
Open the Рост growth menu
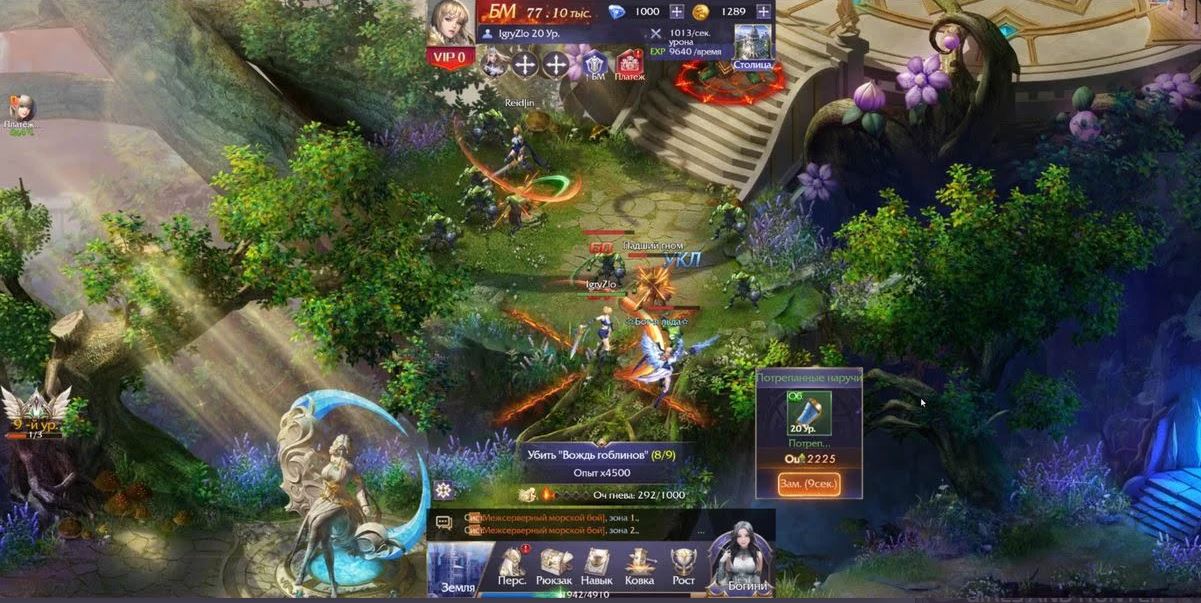pyautogui.click(x=683, y=568)
